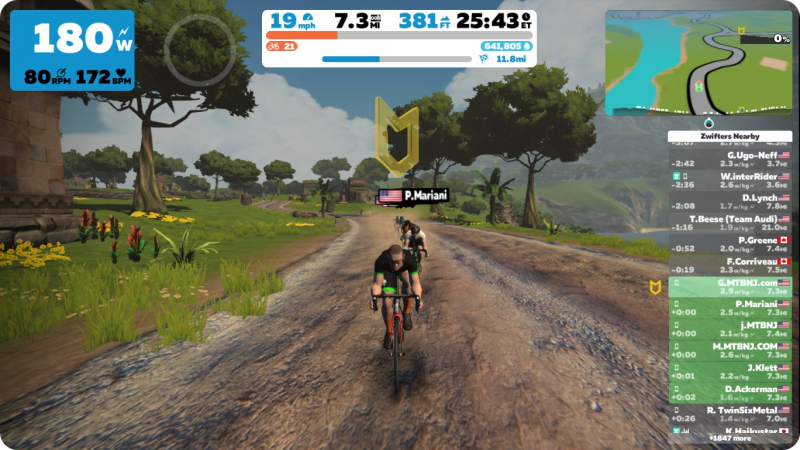This screenshot has height=450, width=800.
Task: Select rider D.Lynch in the list
Action: (730, 202)
